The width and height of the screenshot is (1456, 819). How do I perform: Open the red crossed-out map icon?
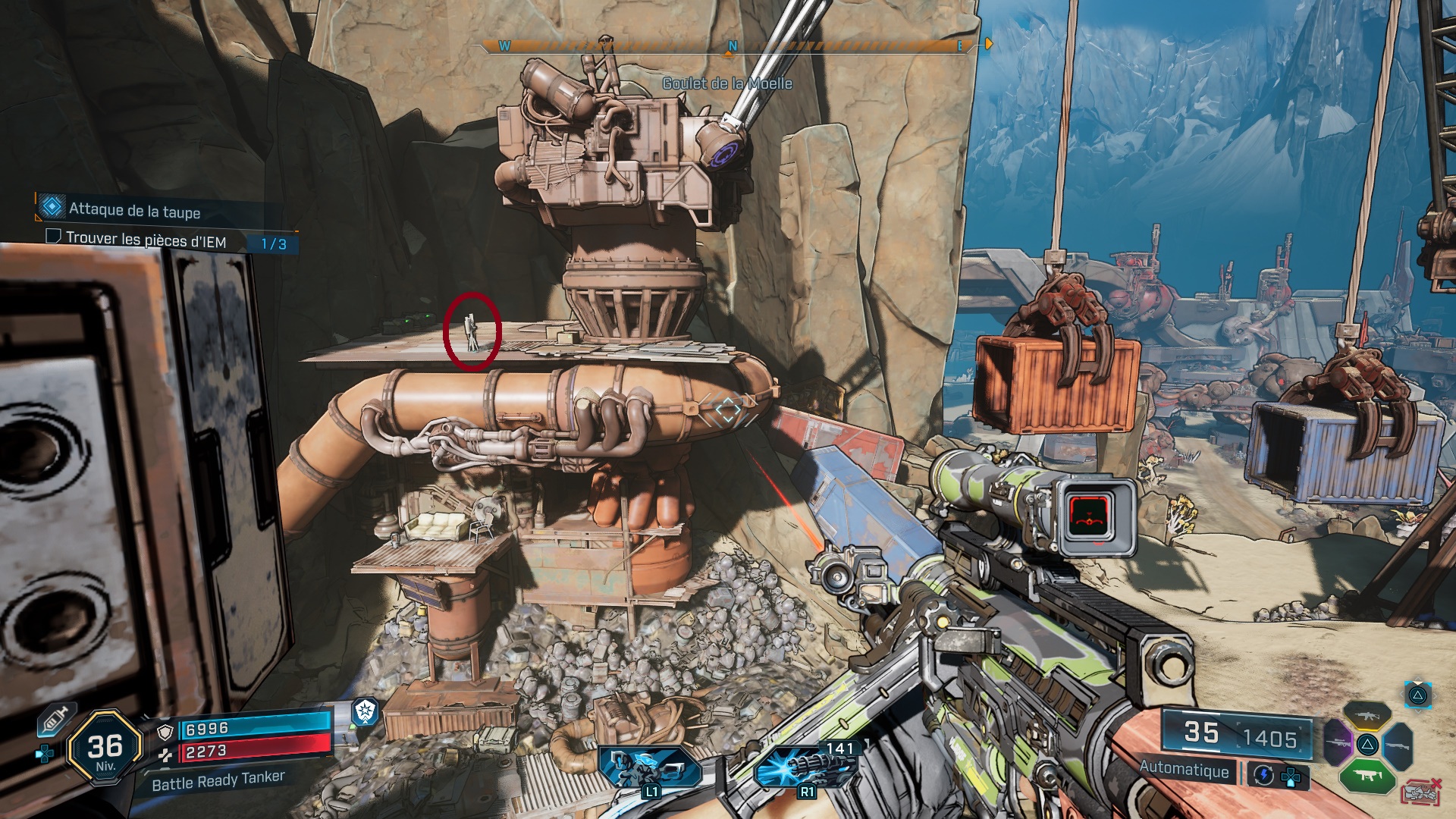point(1421,792)
